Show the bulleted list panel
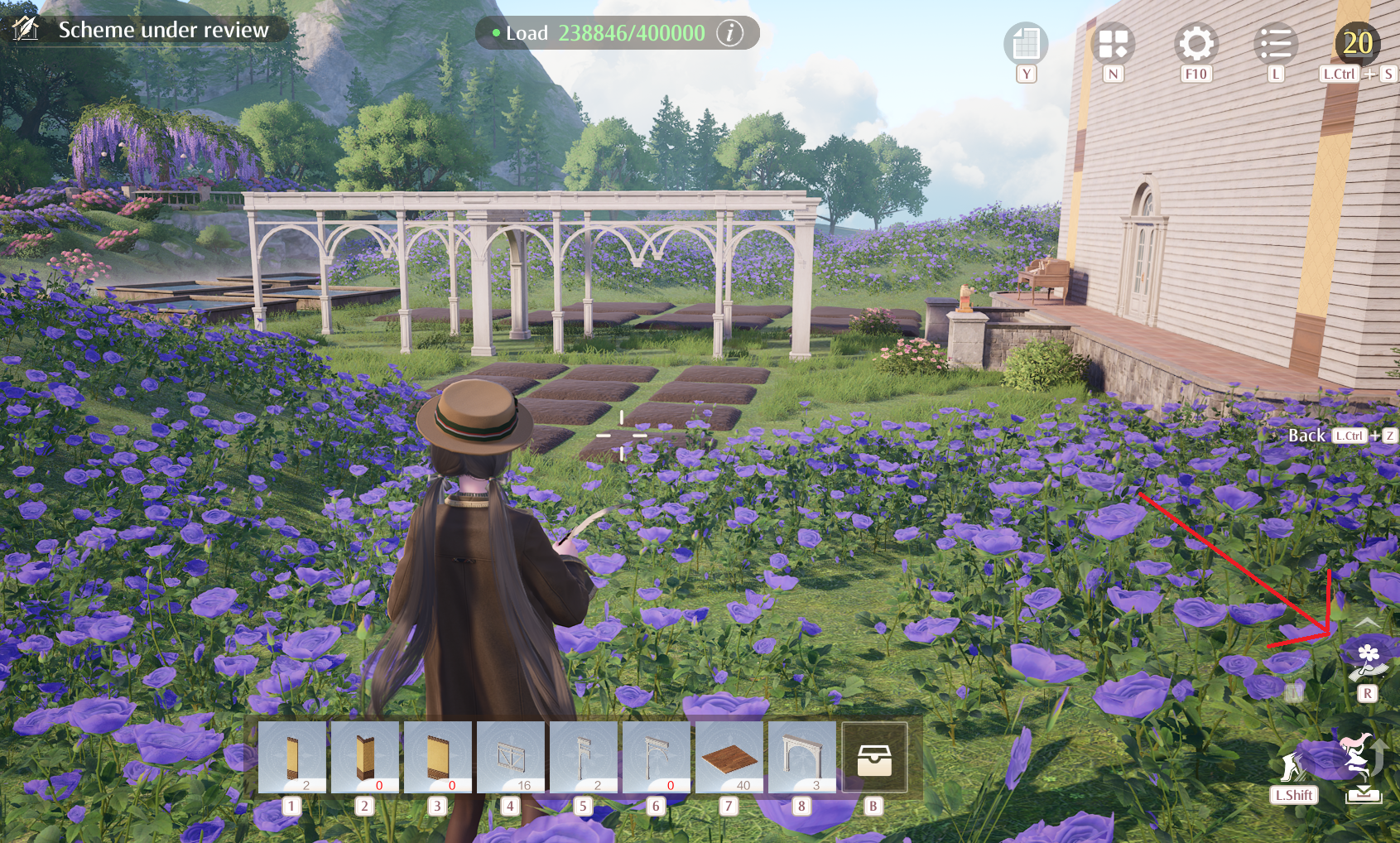 point(1276,43)
